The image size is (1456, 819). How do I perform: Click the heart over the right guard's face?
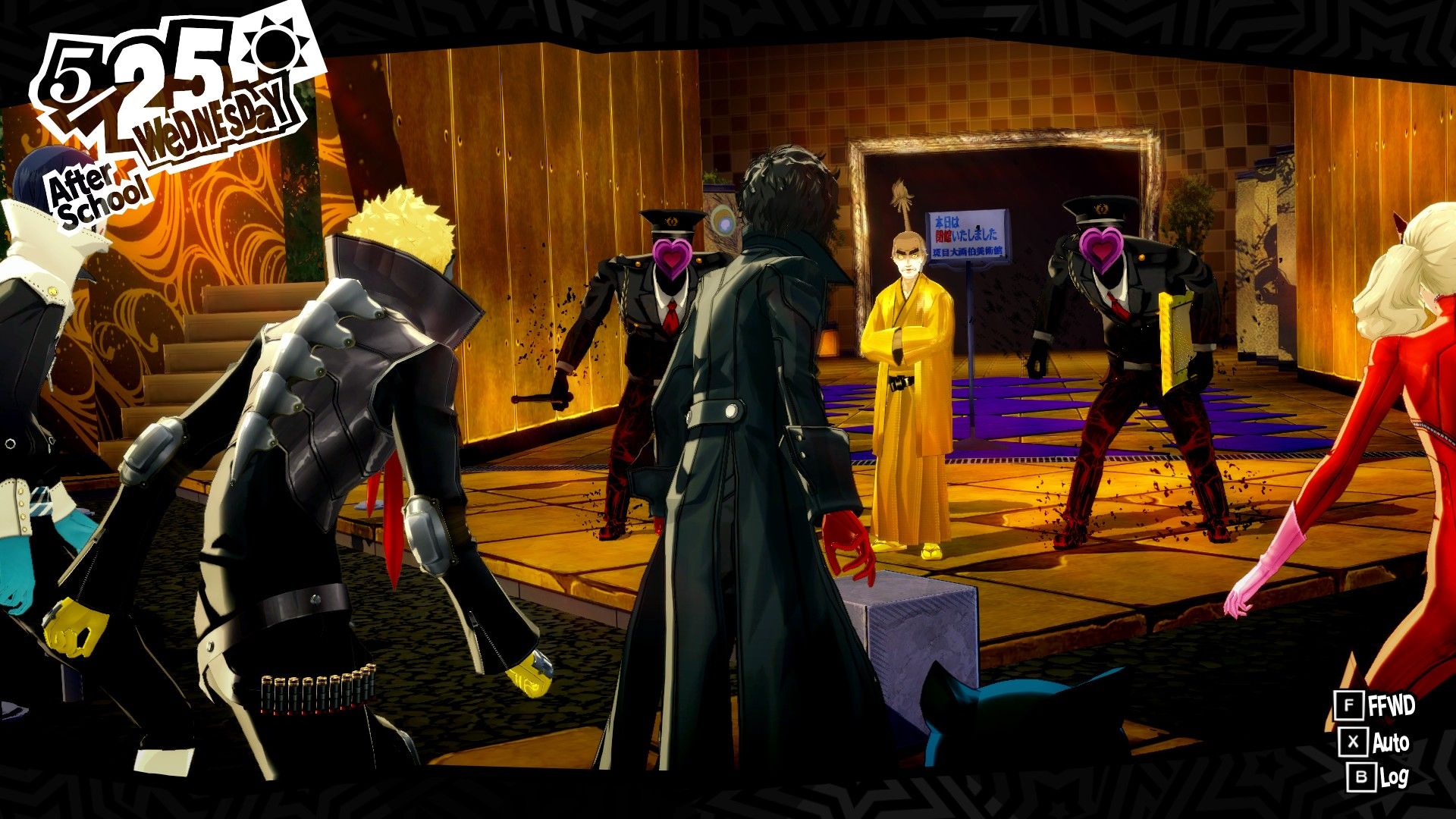[x=1100, y=250]
